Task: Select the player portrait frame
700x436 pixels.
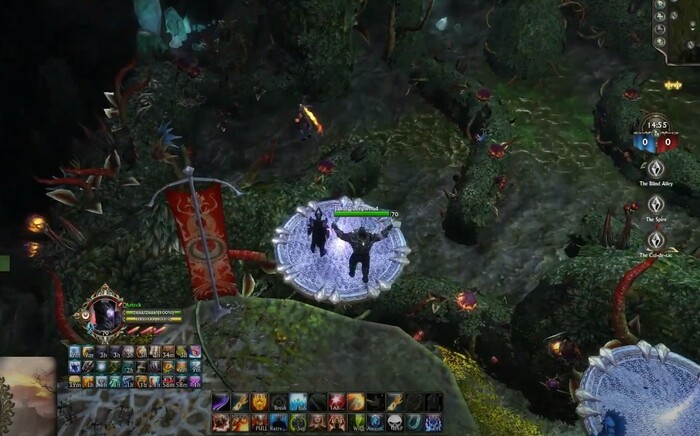Action: click(x=104, y=314)
